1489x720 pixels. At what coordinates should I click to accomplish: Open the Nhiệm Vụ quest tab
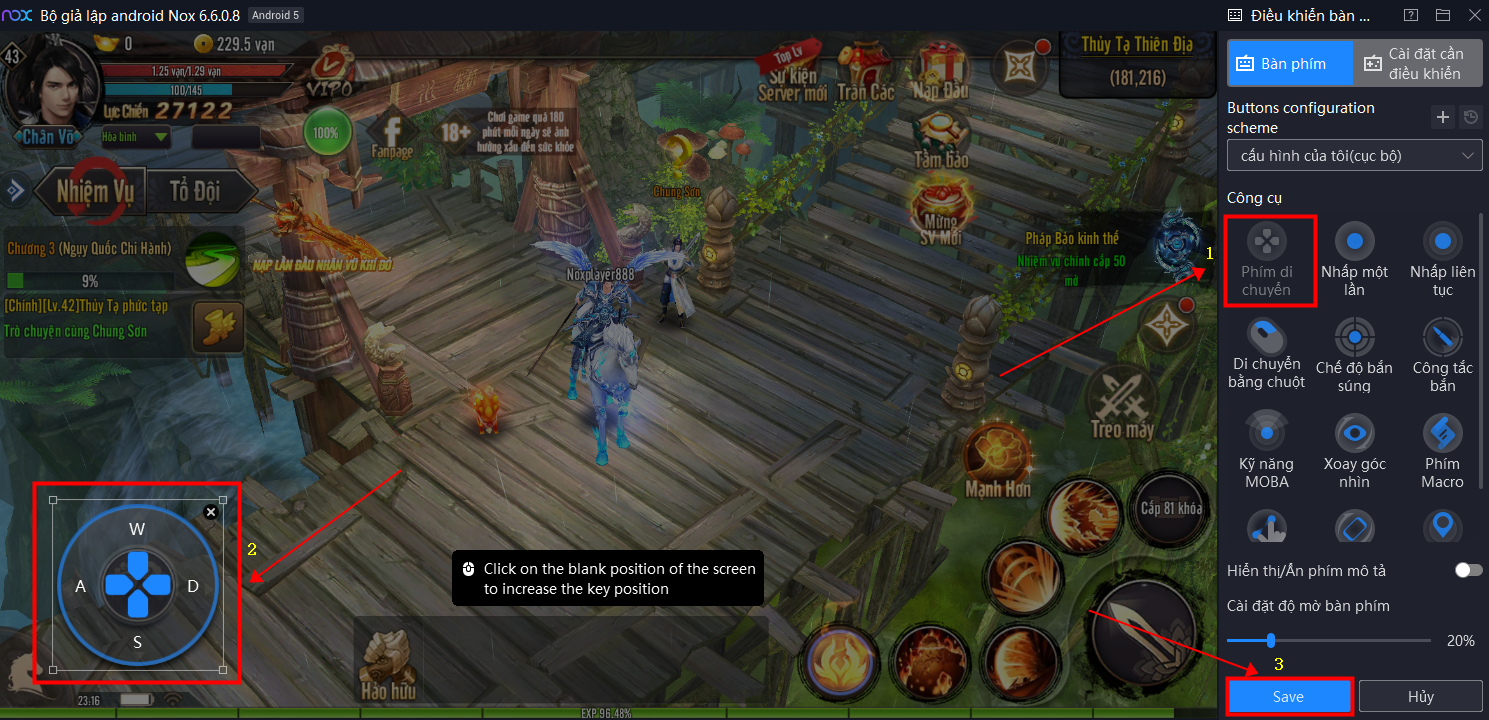(x=94, y=190)
